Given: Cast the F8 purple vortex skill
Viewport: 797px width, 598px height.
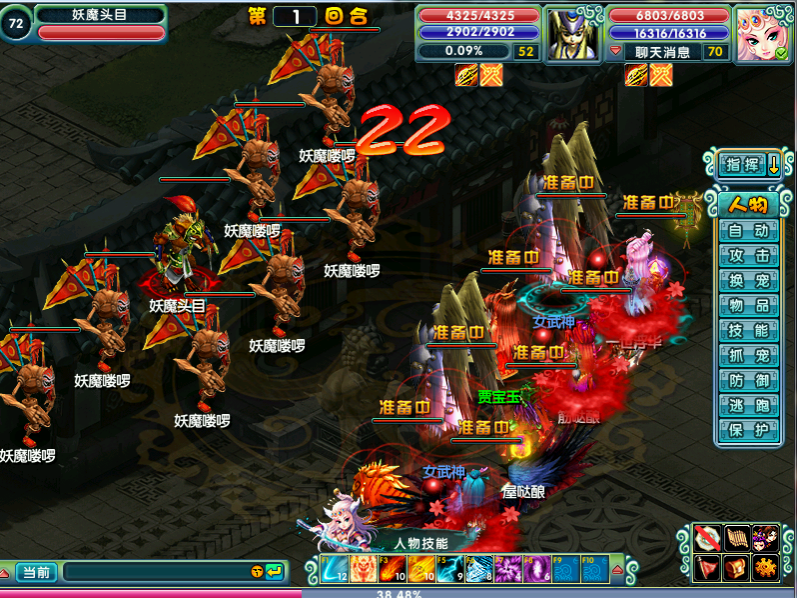Looking at the screenshot, I should (537, 569).
